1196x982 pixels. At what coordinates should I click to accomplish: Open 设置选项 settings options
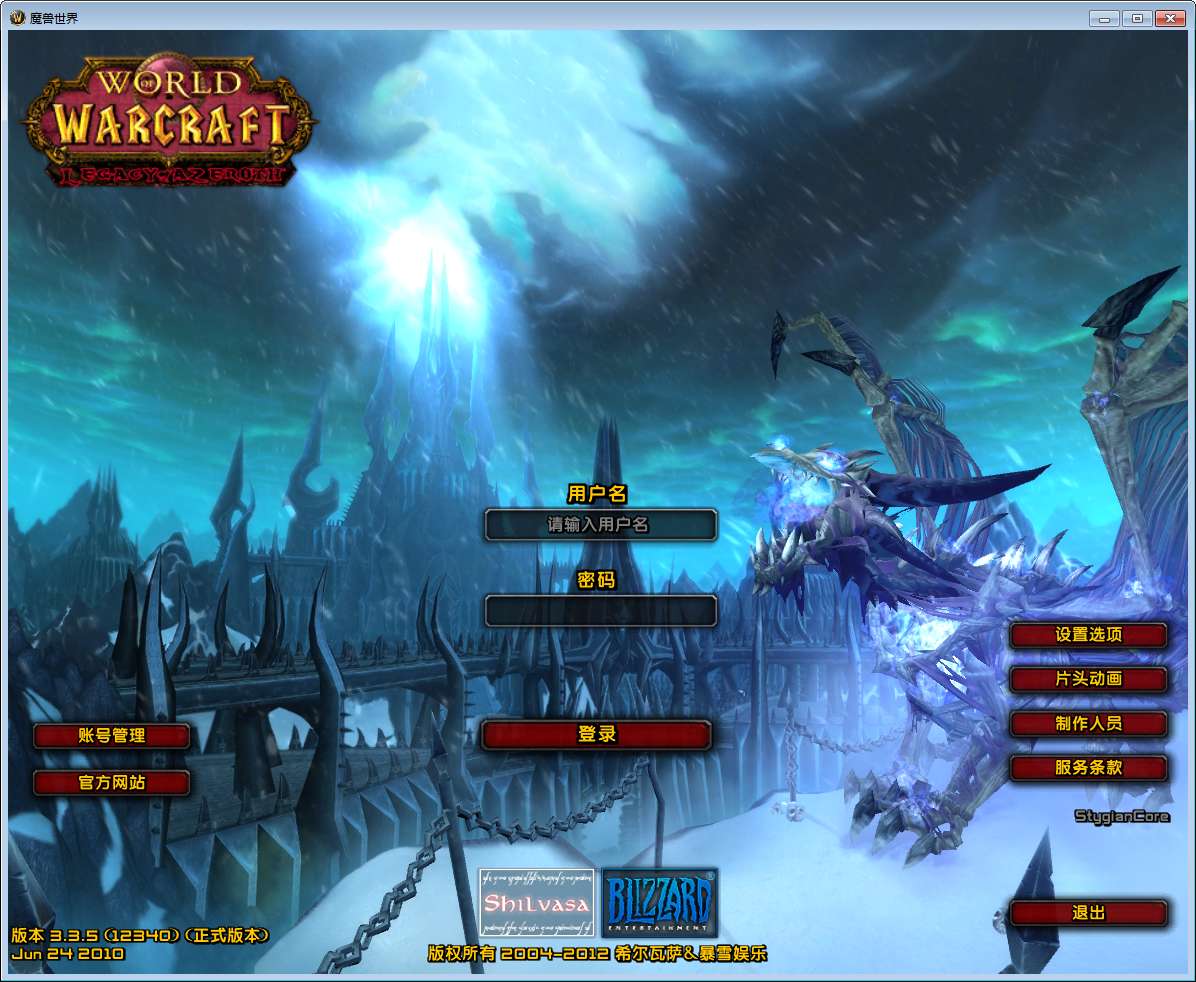[1088, 635]
